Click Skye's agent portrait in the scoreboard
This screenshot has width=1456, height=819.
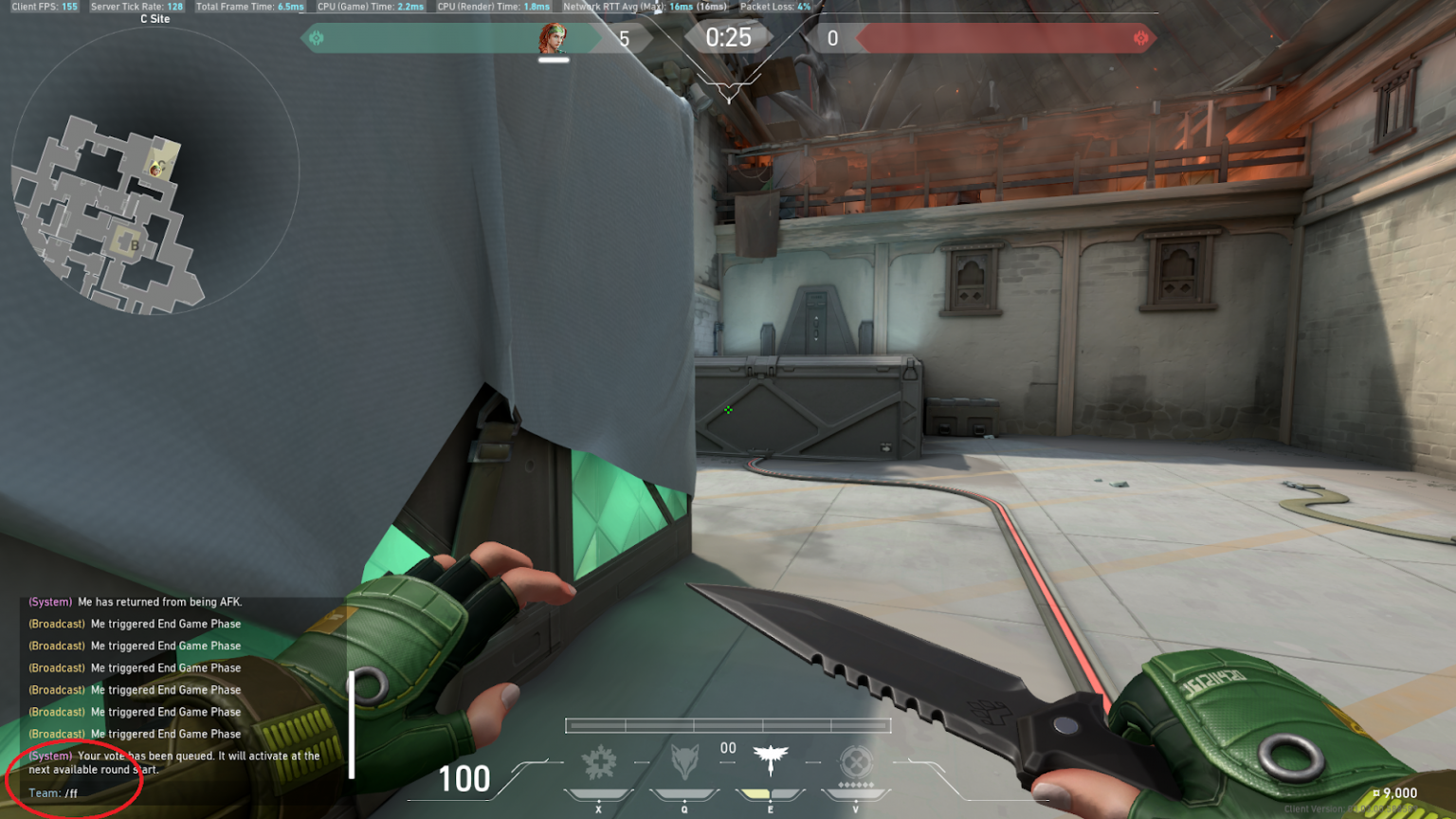coord(555,38)
